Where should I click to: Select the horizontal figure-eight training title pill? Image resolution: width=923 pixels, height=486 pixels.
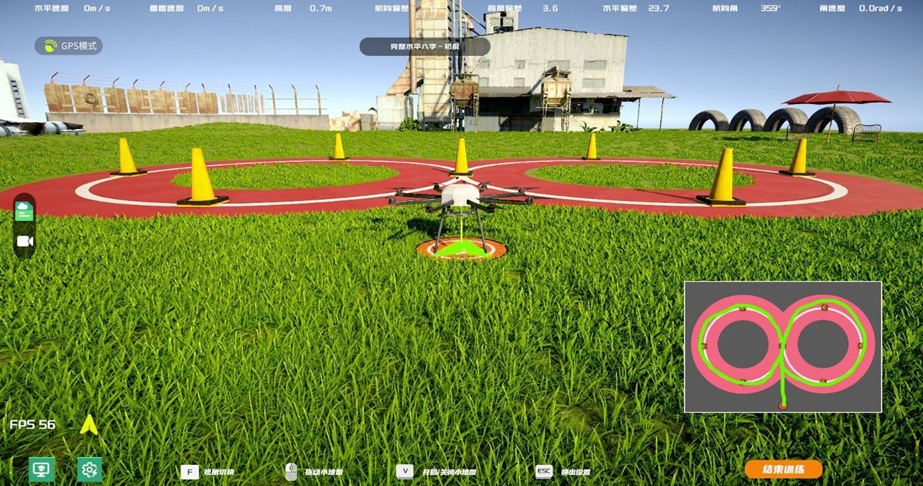point(424,46)
